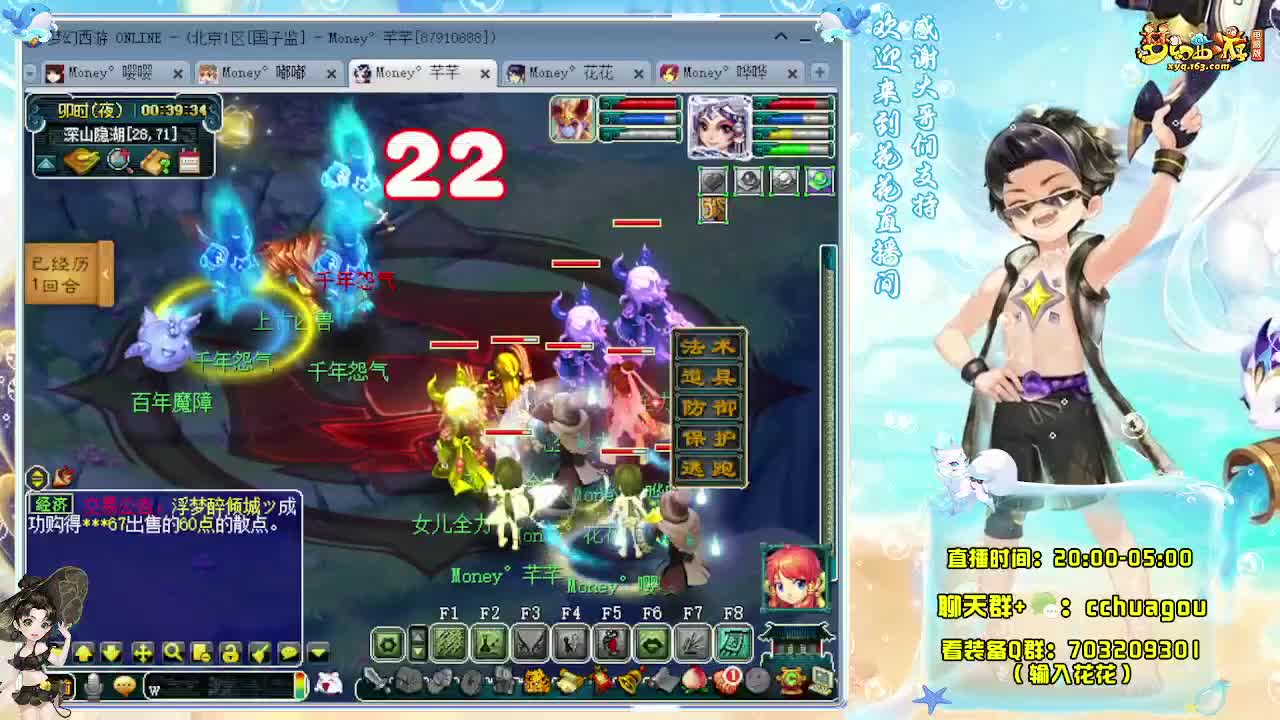Switch to the Money°嘟嘟 tab
Screen dimensions: 1280x720
pos(260,73)
